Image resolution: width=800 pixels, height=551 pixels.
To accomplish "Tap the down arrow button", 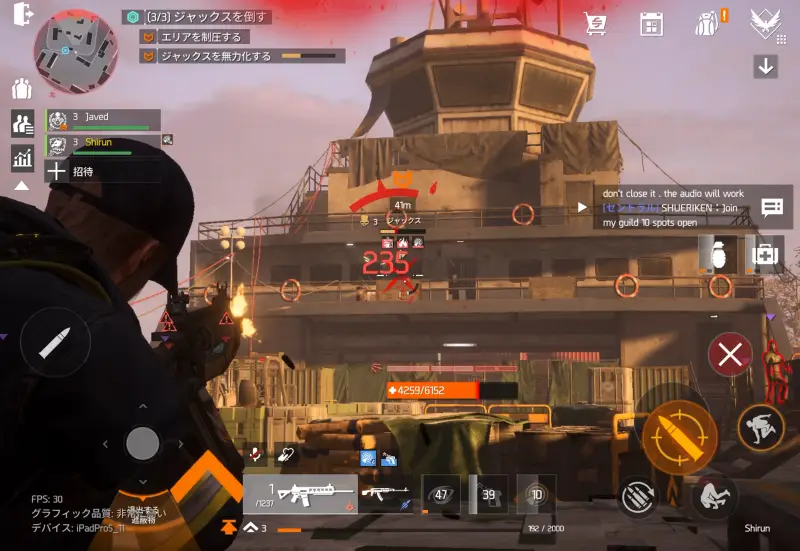I will click(x=766, y=67).
